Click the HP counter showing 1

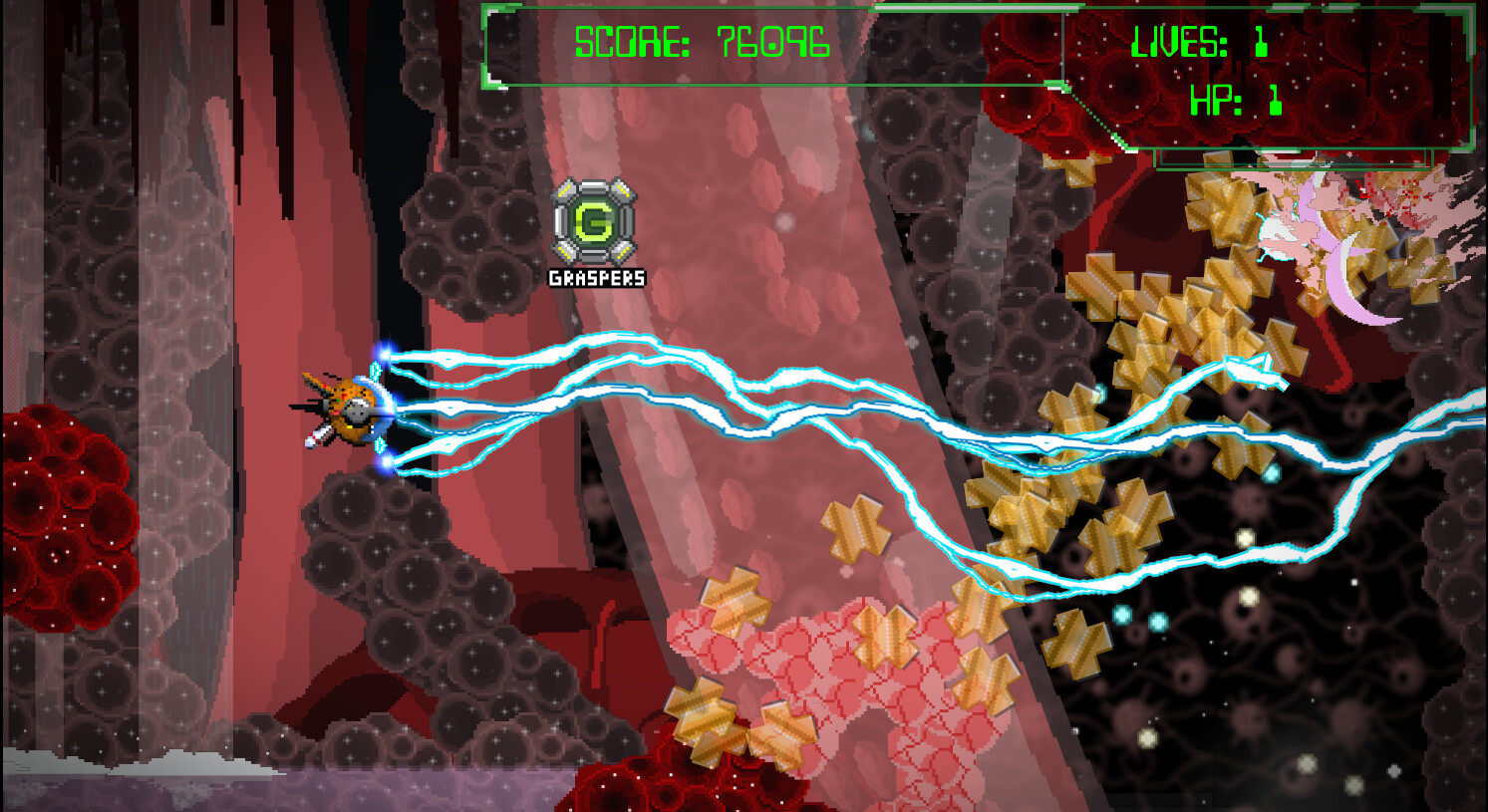click(1236, 100)
